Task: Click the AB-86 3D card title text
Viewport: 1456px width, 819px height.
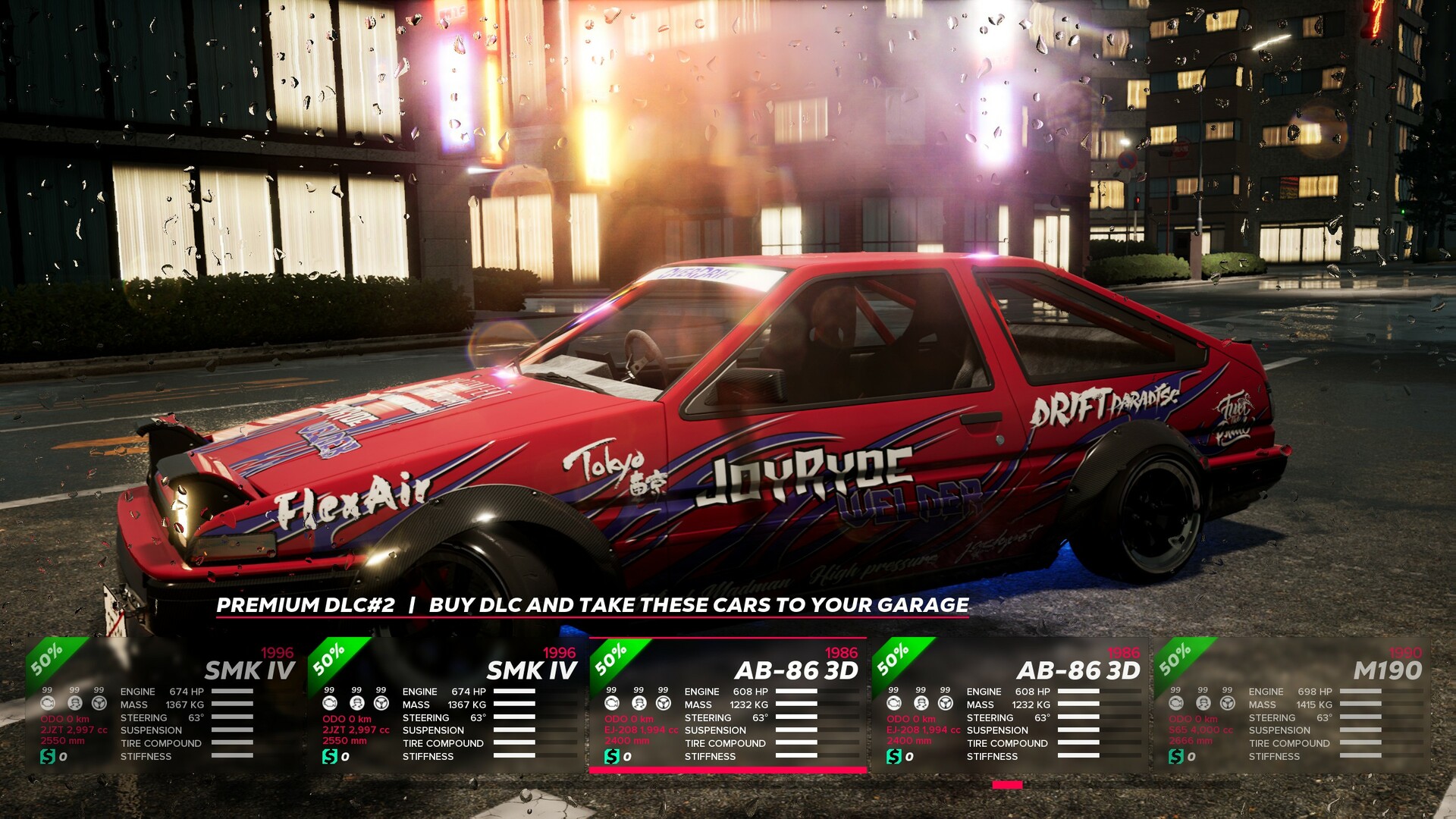Action: pyautogui.click(x=797, y=671)
